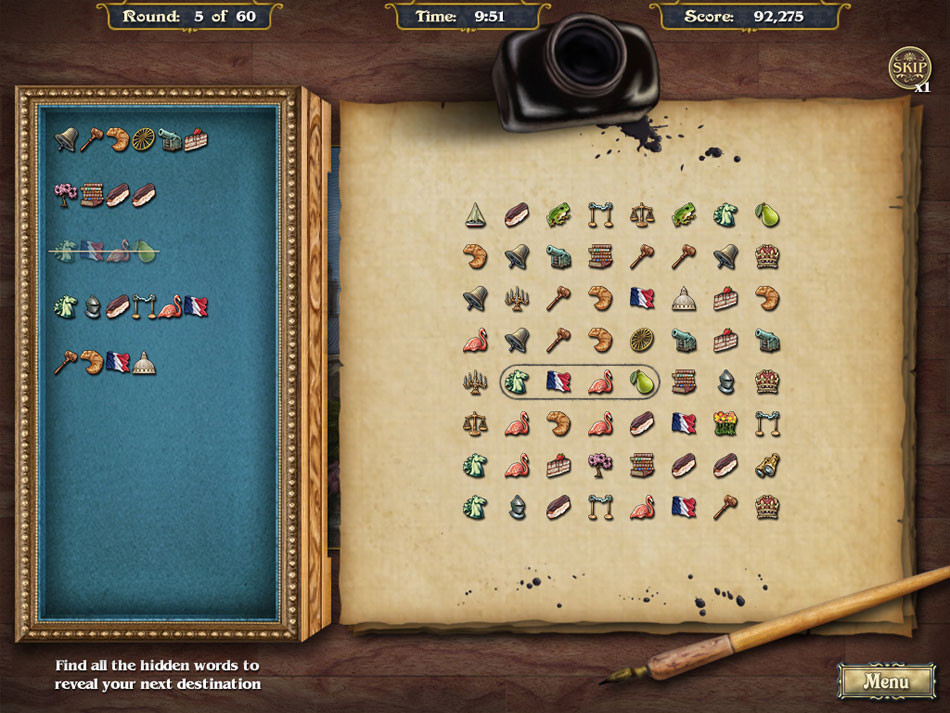Choose the binoculars tile
950x713 pixels.
[x=768, y=465]
